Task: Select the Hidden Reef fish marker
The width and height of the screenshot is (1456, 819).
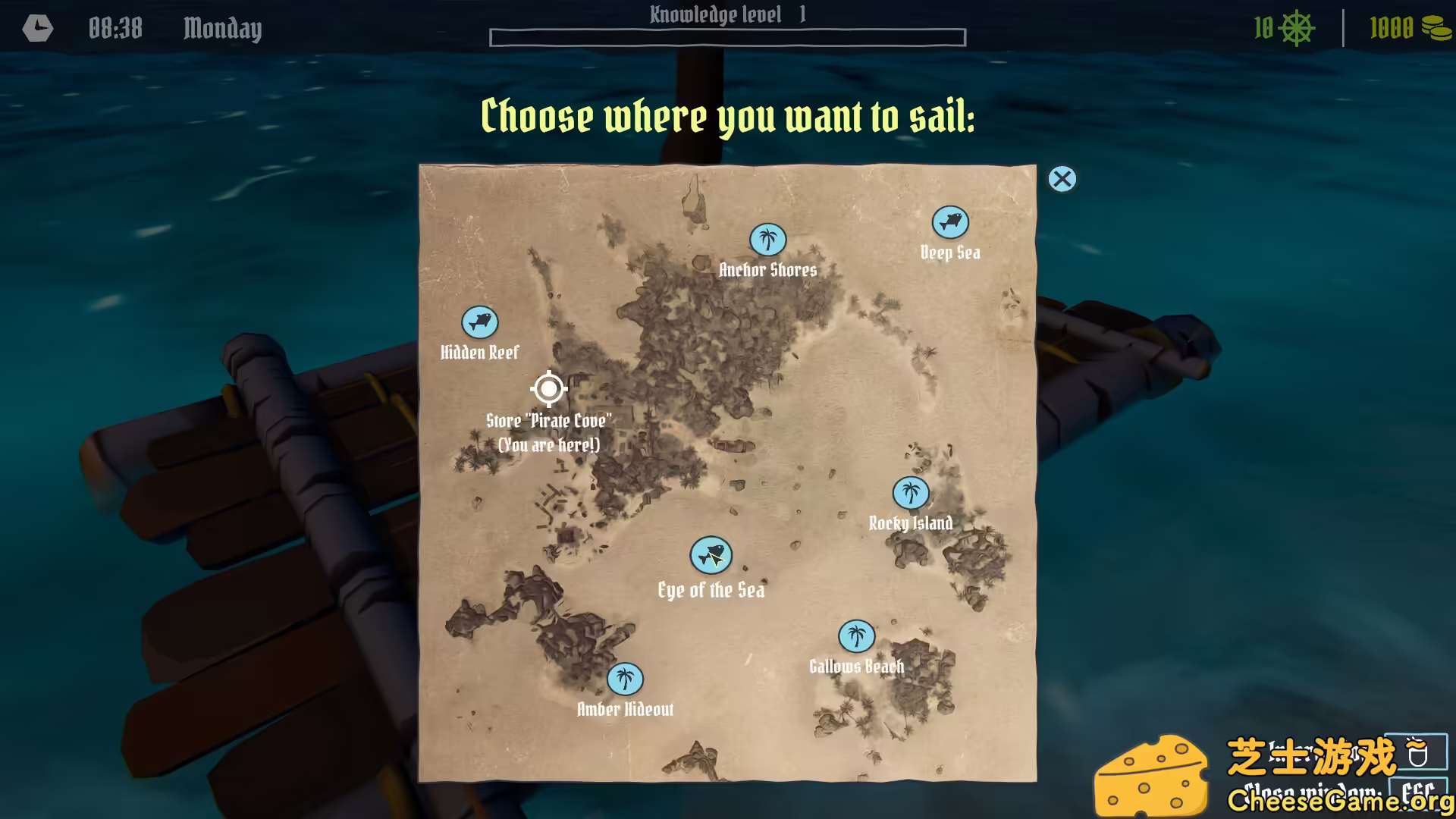Action: 479,322
